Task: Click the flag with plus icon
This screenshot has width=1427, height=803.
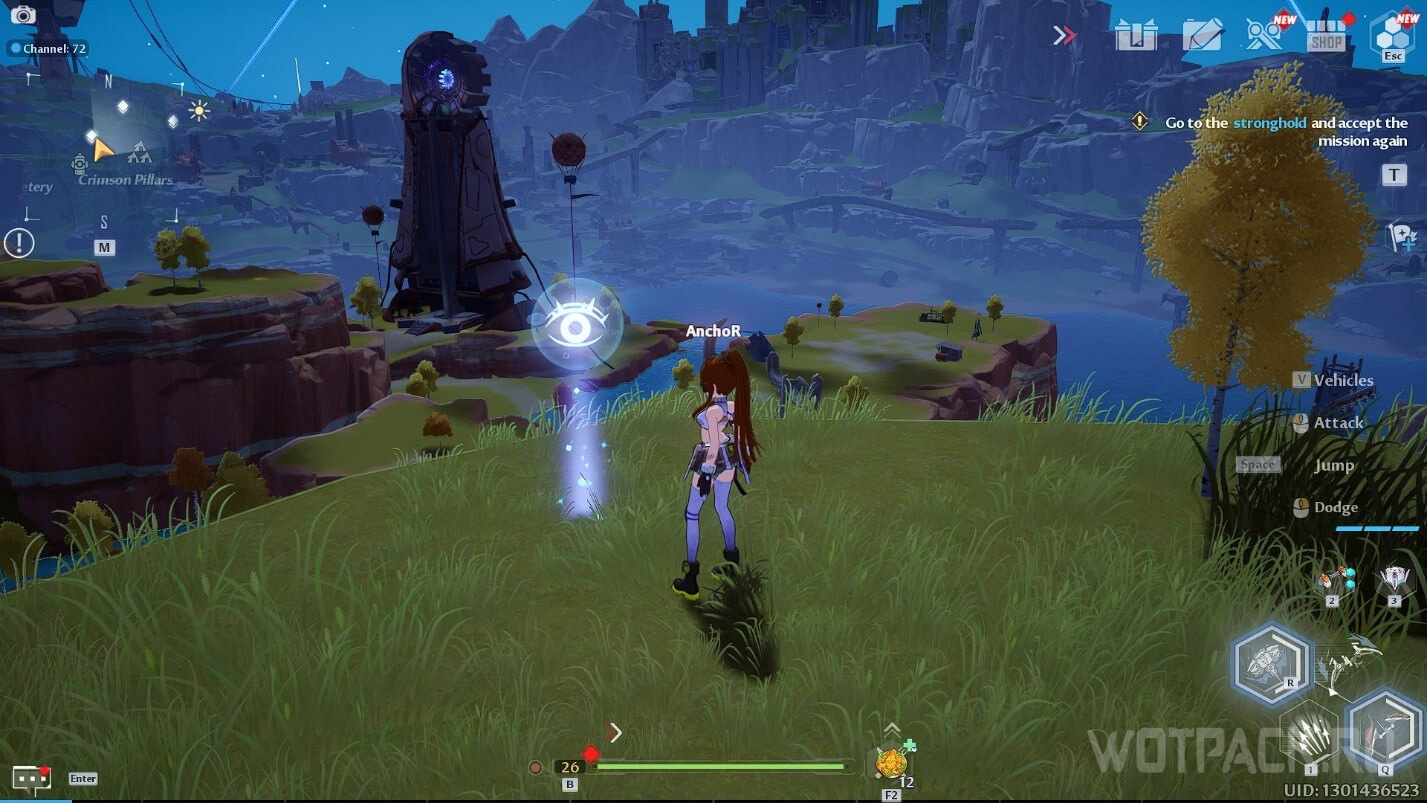Action: pyautogui.click(x=1402, y=237)
